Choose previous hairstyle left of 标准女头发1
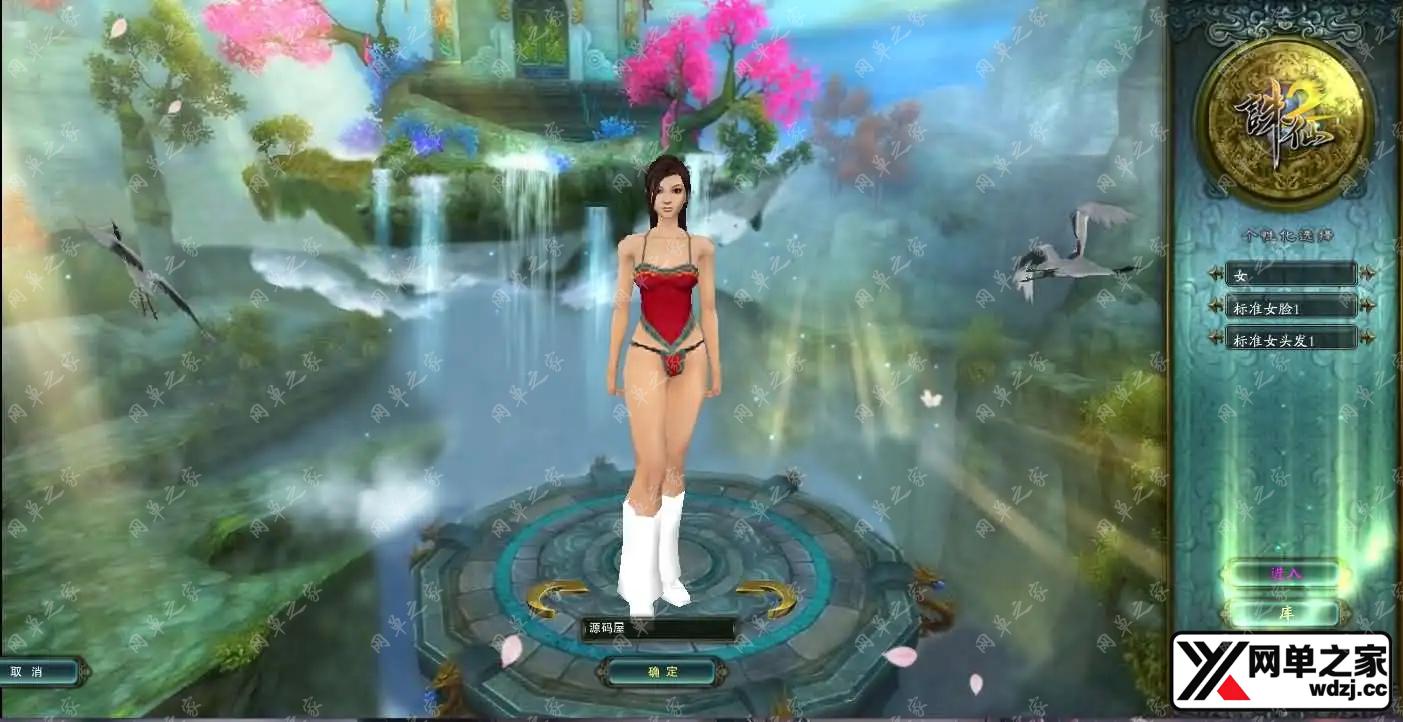Image resolution: width=1403 pixels, height=722 pixels. [x=1217, y=339]
